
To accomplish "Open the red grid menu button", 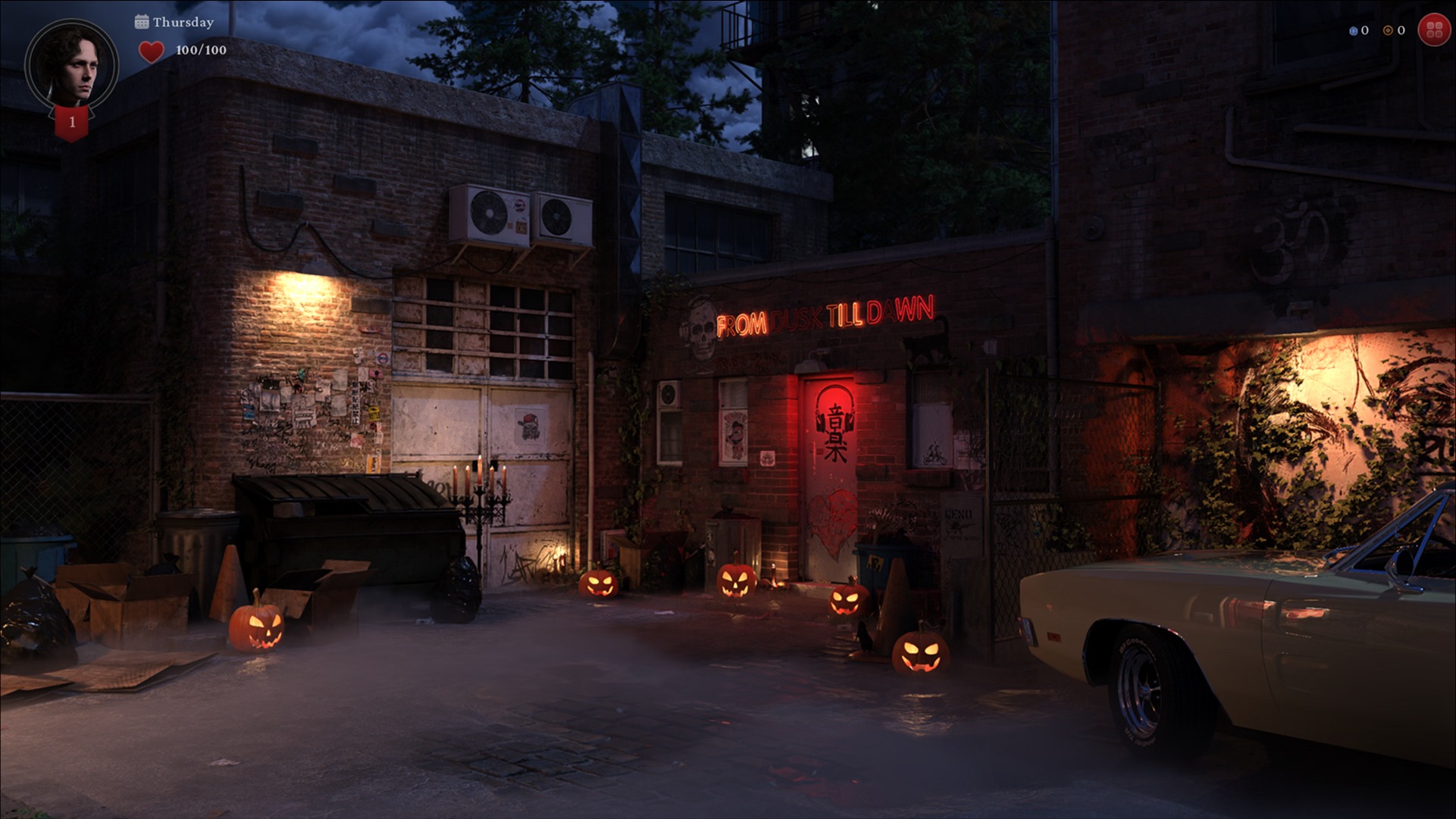I will [x=1434, y=30].
